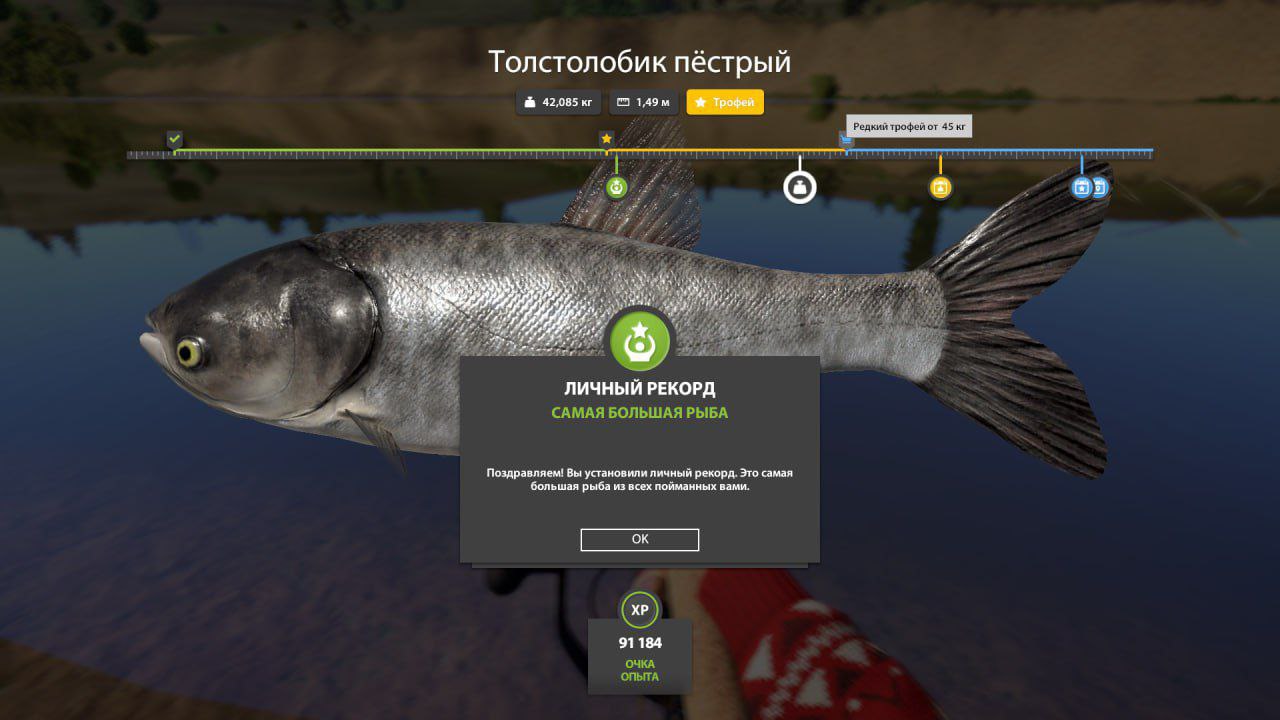
Task: Click the 91 184 очка опыта counter
Action: click(x=640, y=644)
